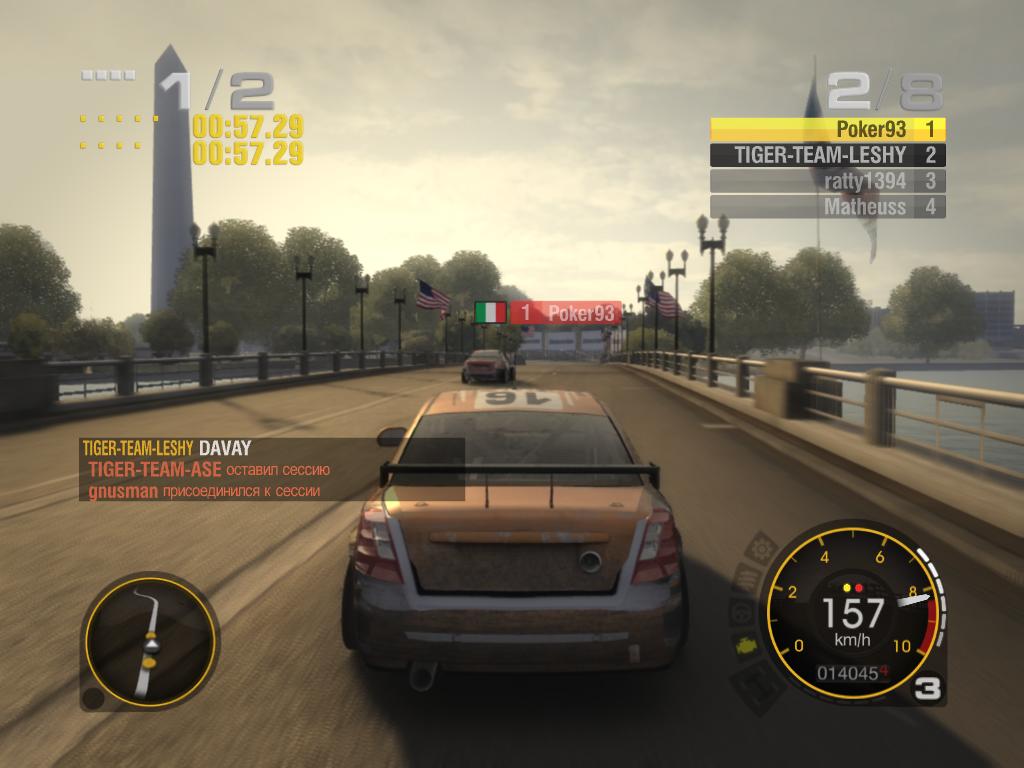Click the steering wheel damage icon

pyautogui.click(x=741, y=611)
